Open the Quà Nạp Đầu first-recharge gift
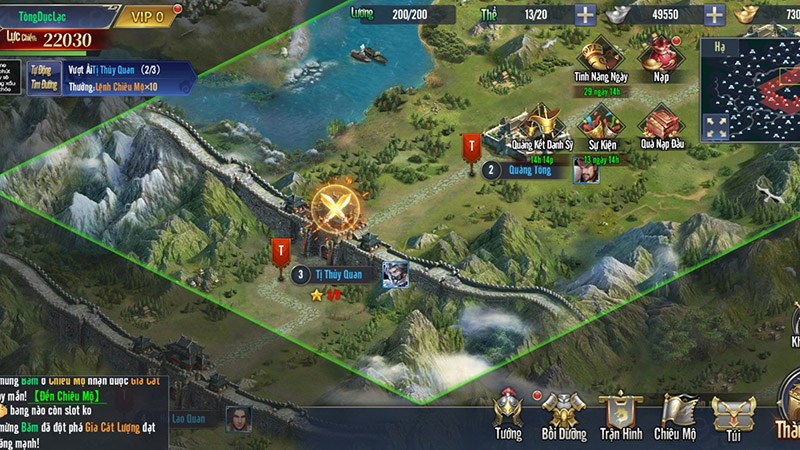The image size is (800, 450). click(x=660, y=130)
